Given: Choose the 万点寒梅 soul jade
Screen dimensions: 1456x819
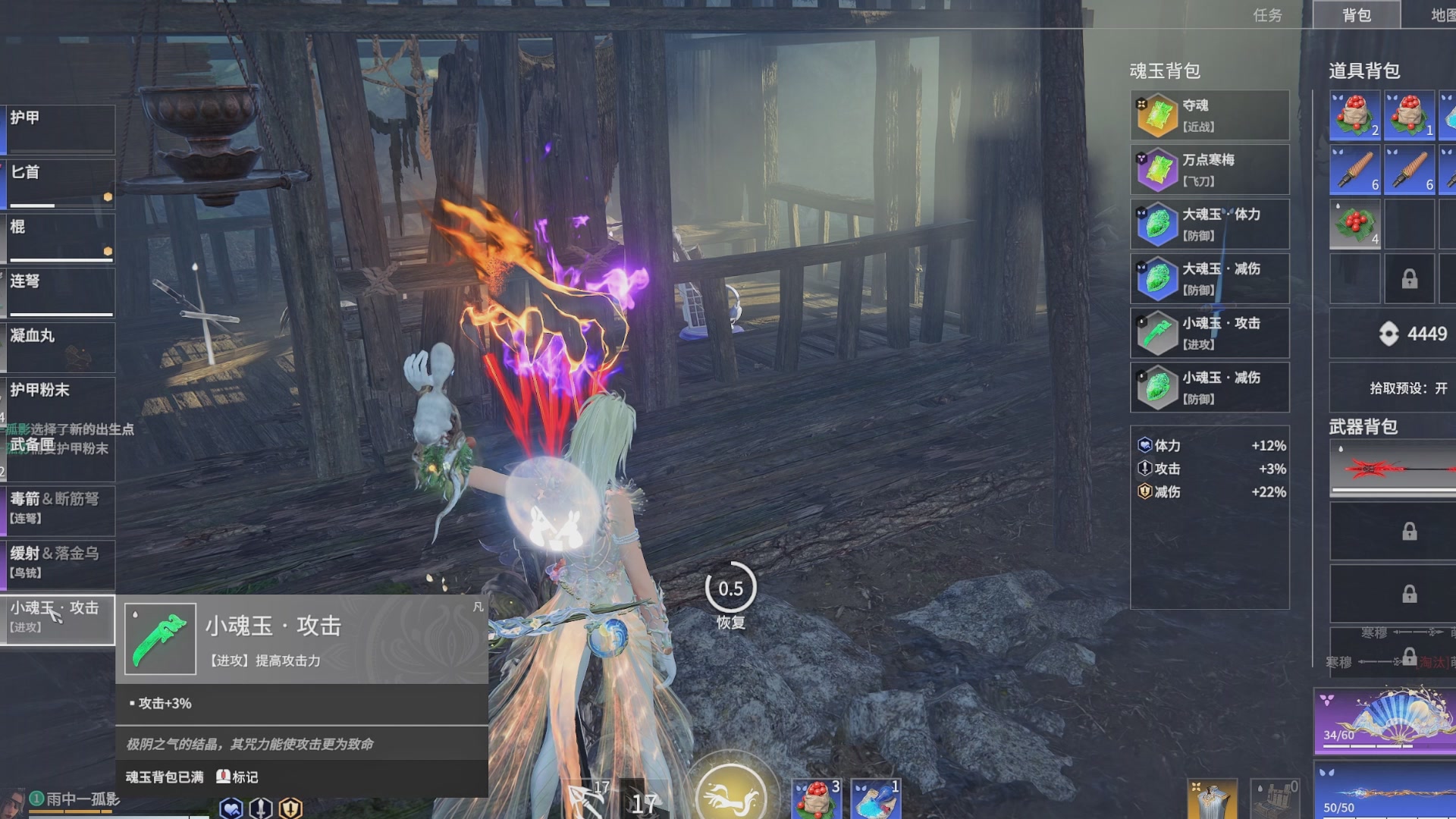Looking at the screenshot, I should pyautogui.click(x=1210, y=170).
